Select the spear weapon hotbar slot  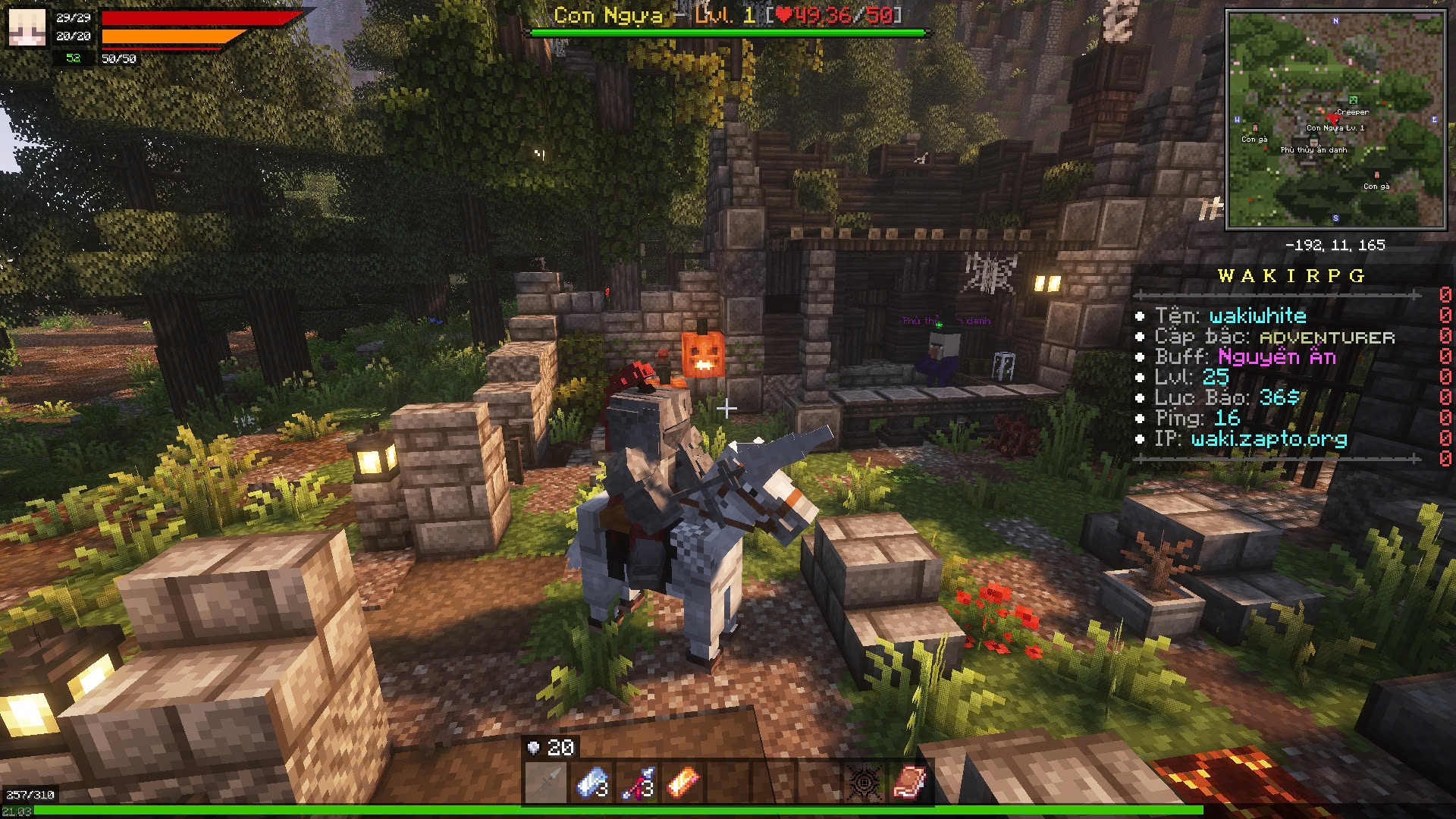[545, 783]
